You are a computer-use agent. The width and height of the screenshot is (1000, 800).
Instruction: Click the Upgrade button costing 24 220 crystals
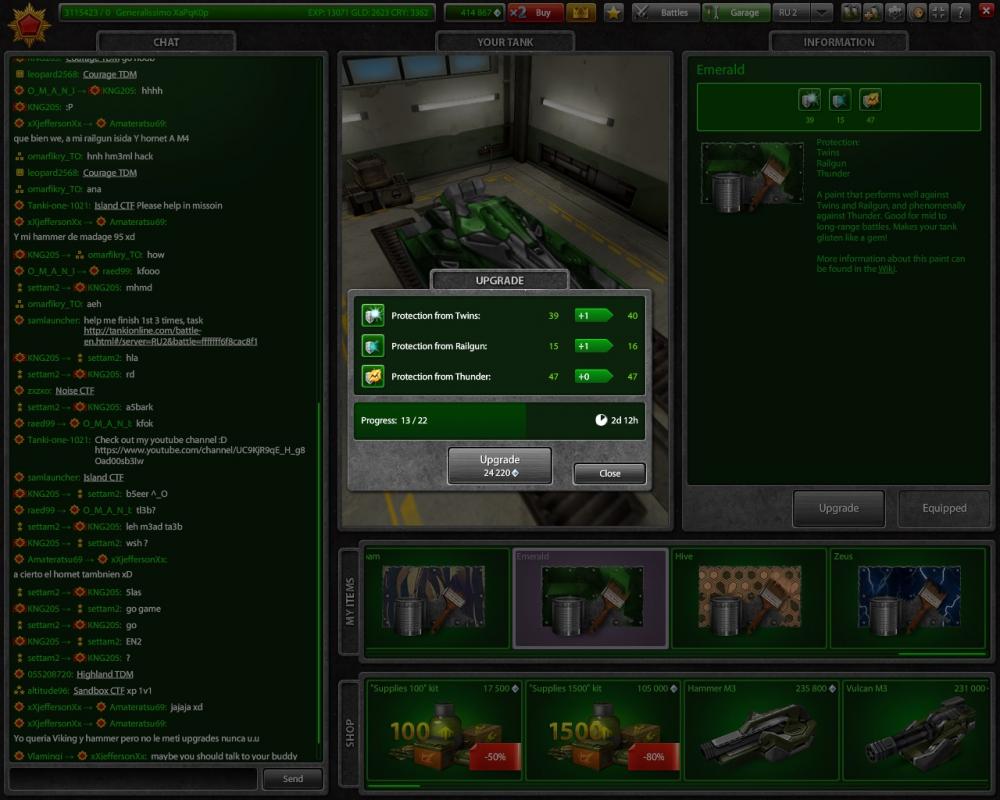pyautogui.click(x=499, y=465)
